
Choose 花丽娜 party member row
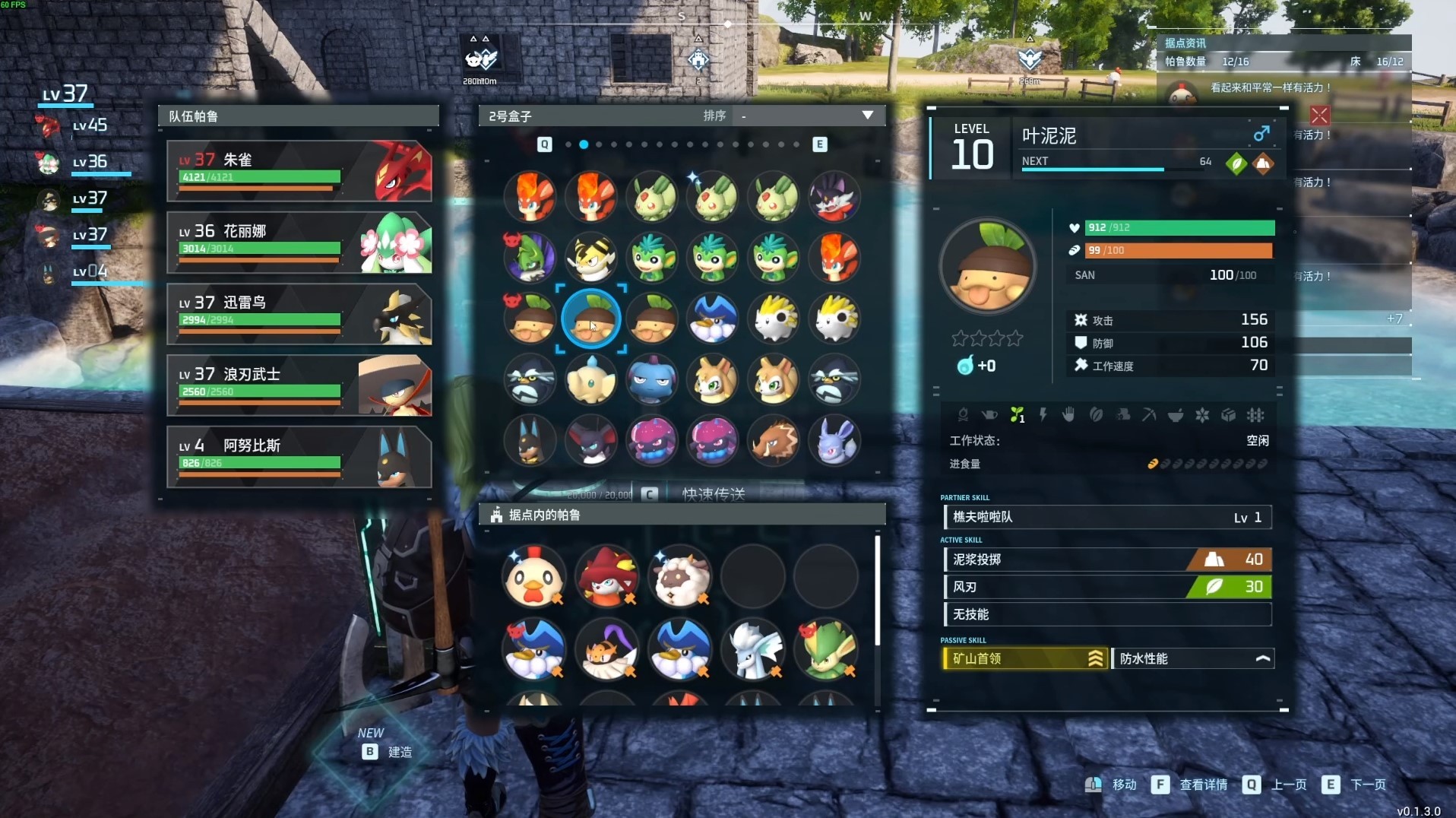299,243
